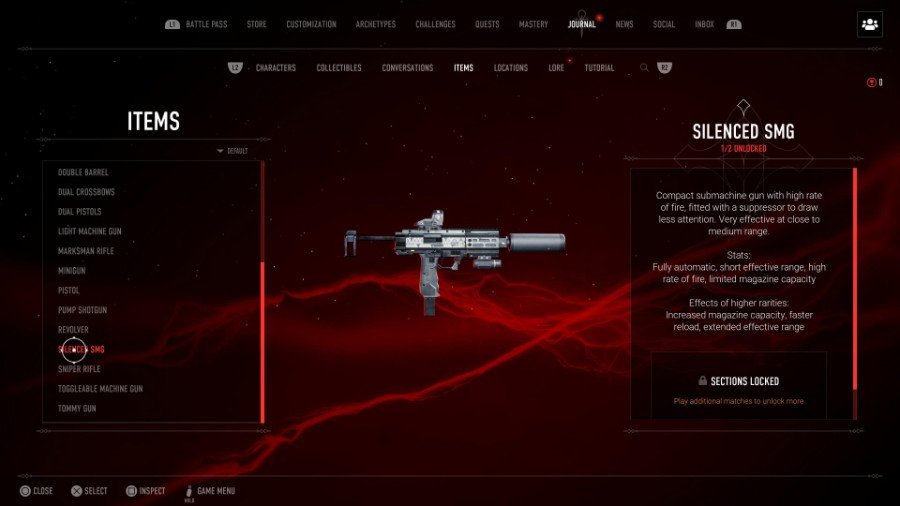Open the Default sort dropdown
Image resolution: width=900 pixels, height=506 pixels.
coord(233,151)
